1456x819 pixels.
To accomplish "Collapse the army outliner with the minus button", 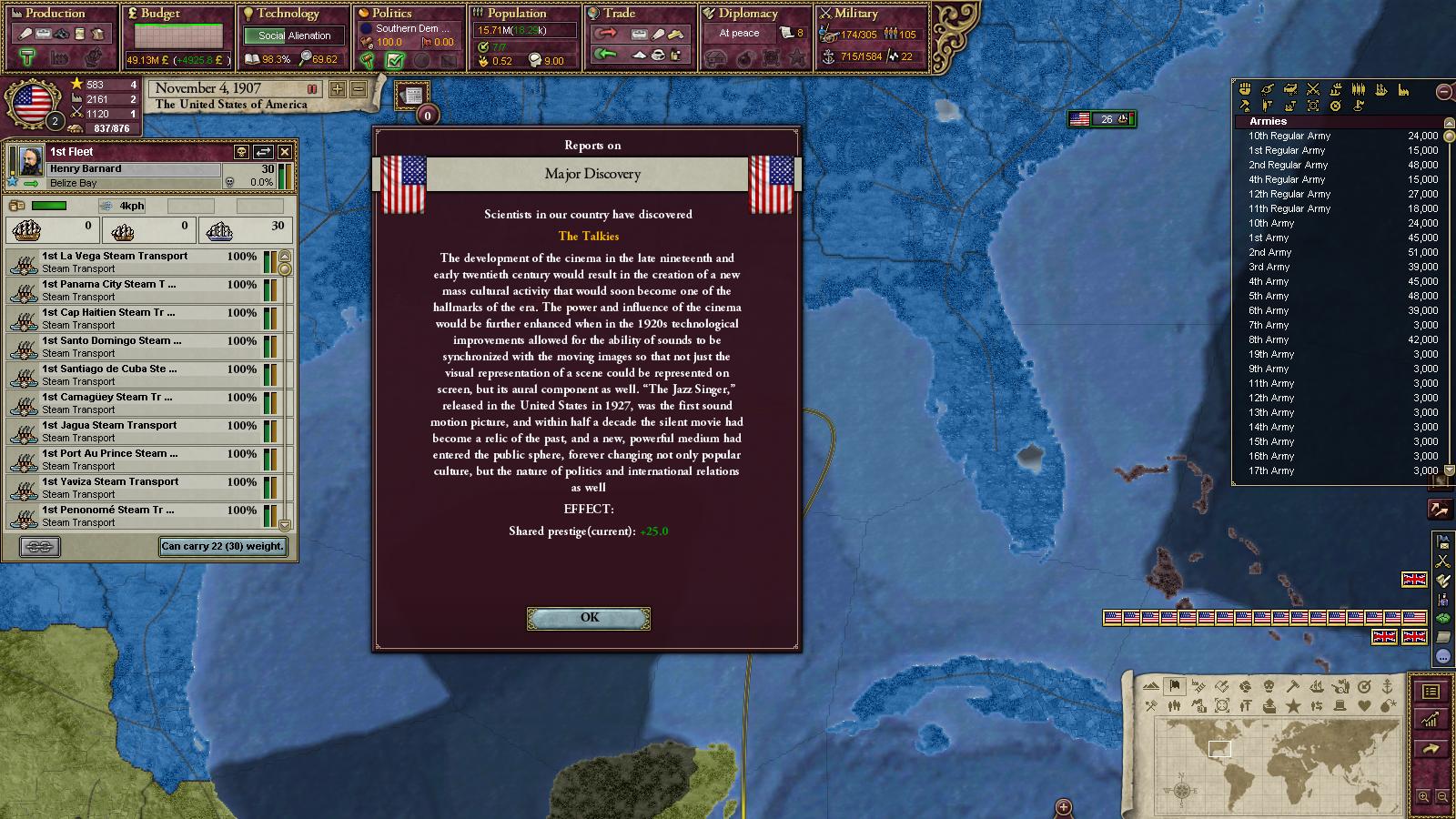I will 1444,91.
